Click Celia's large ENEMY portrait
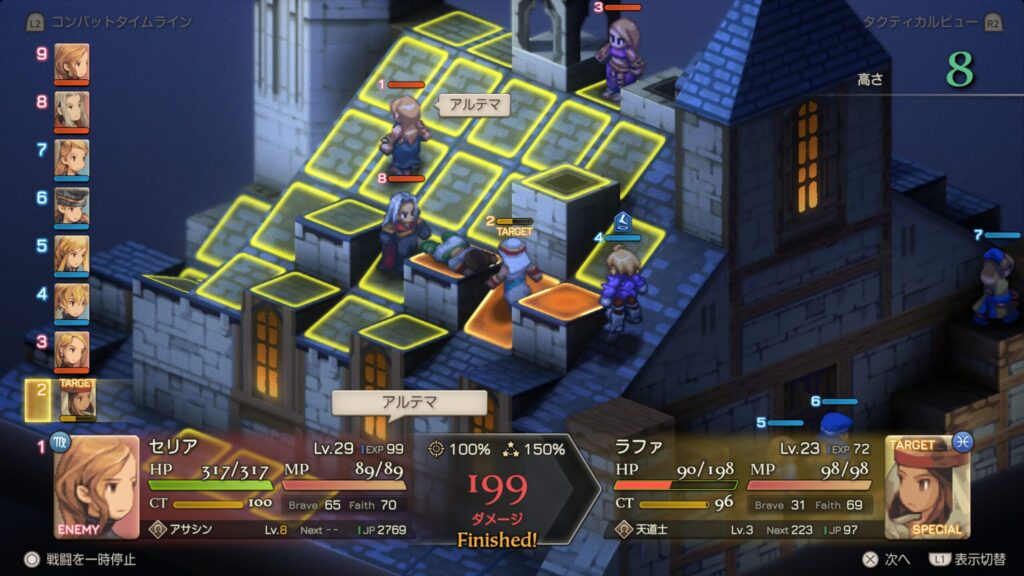The height and width of the screenshot is (576, 1024). (x=96, y=486)
